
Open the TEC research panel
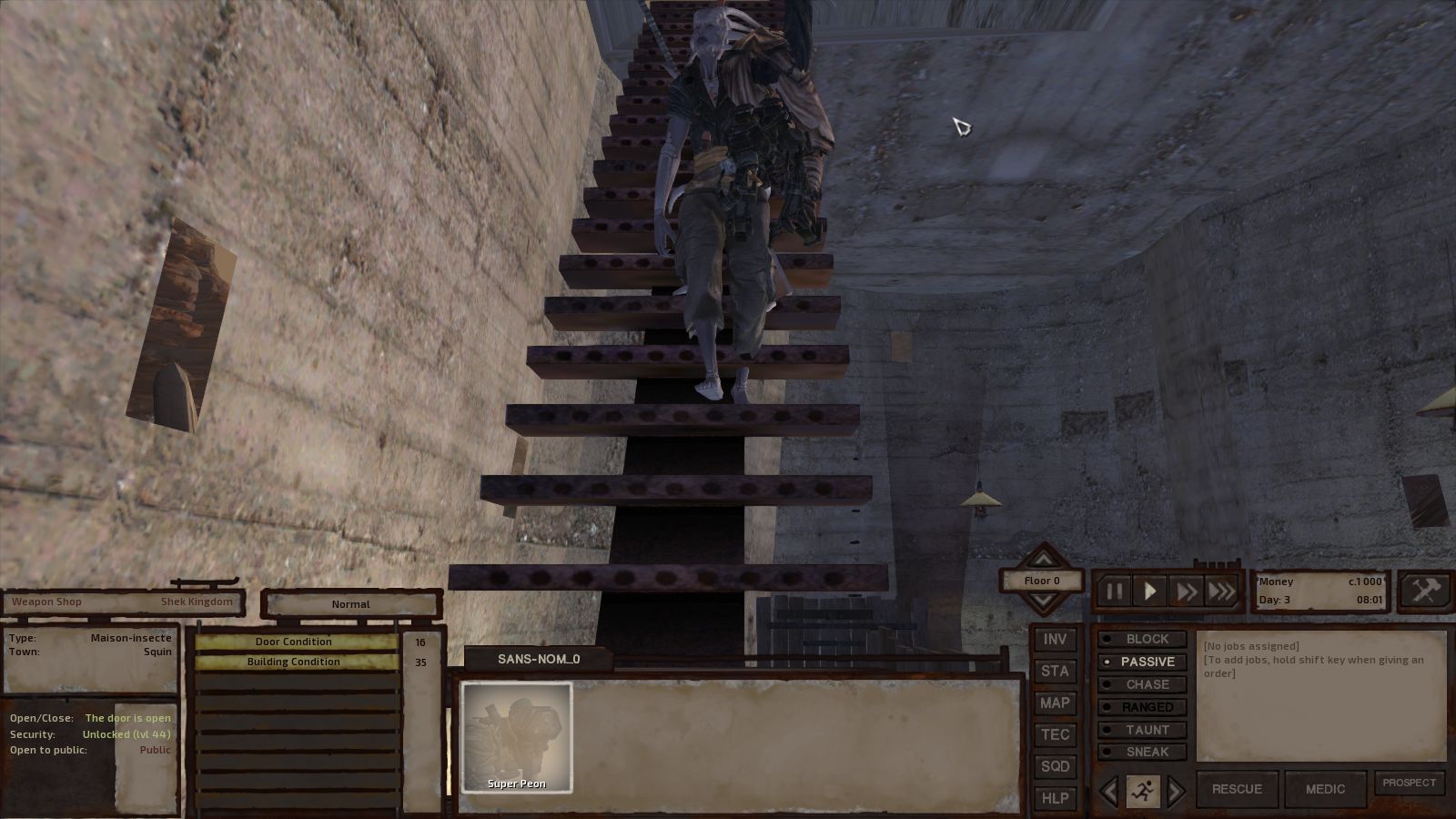[1056, 734]
